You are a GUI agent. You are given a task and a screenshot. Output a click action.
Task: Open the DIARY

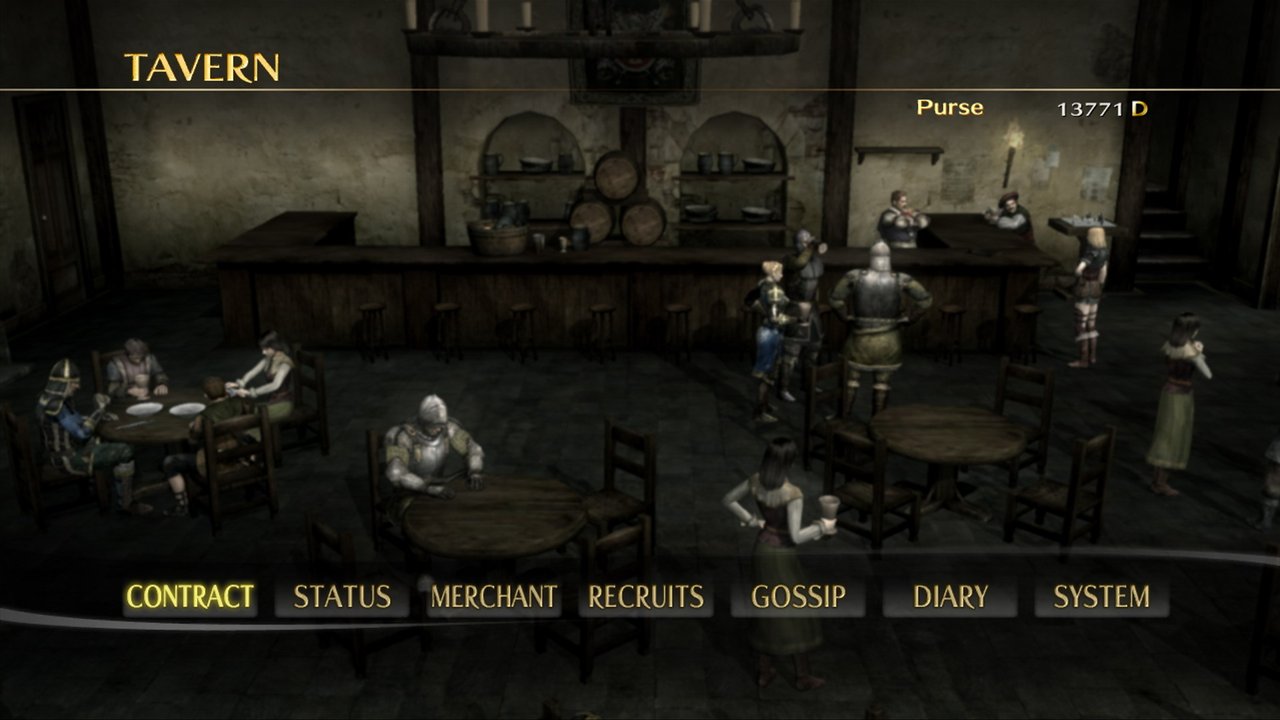coord(952,596)
